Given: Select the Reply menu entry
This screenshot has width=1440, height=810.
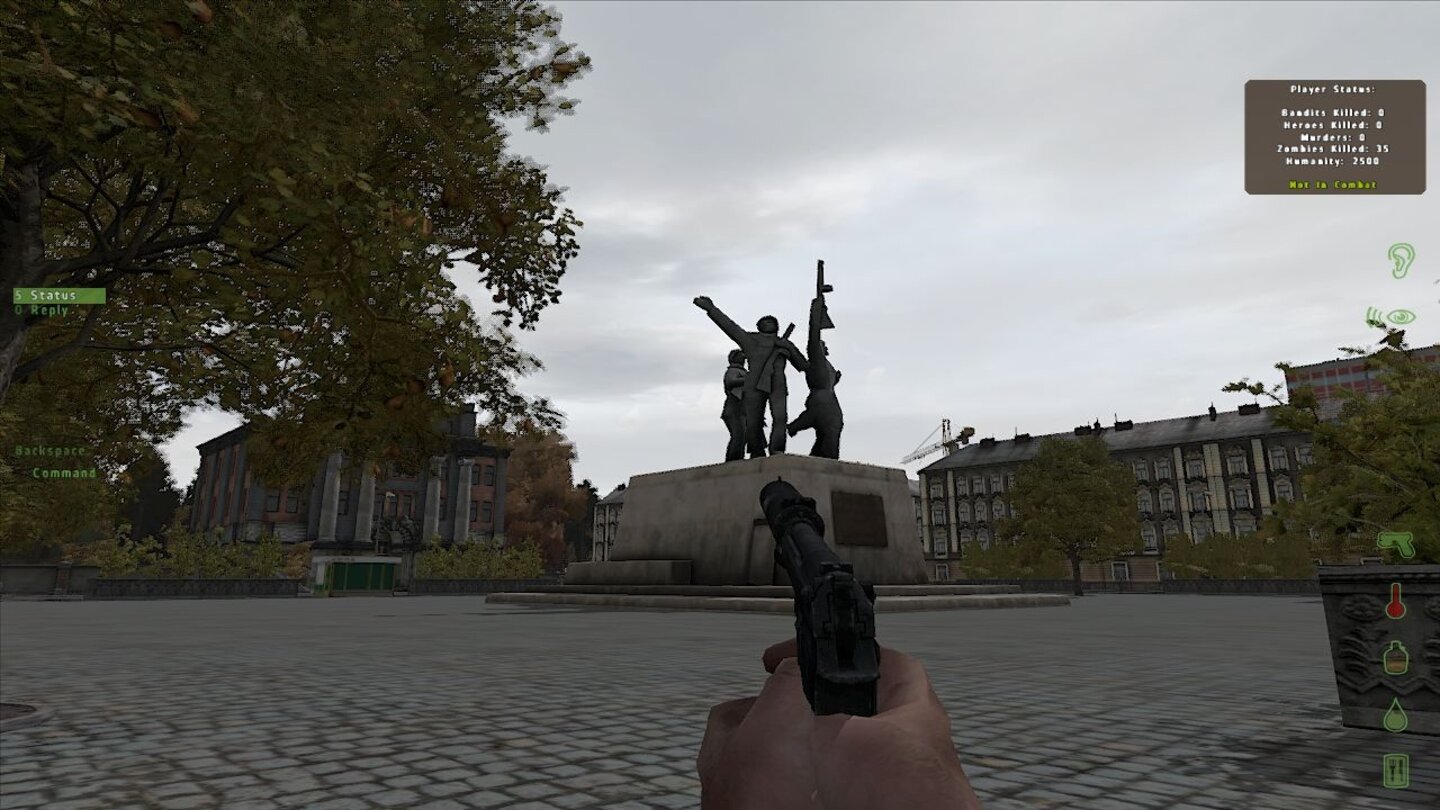Looking at the screenshot, I should pyautogui.click(x=42, y=309).
